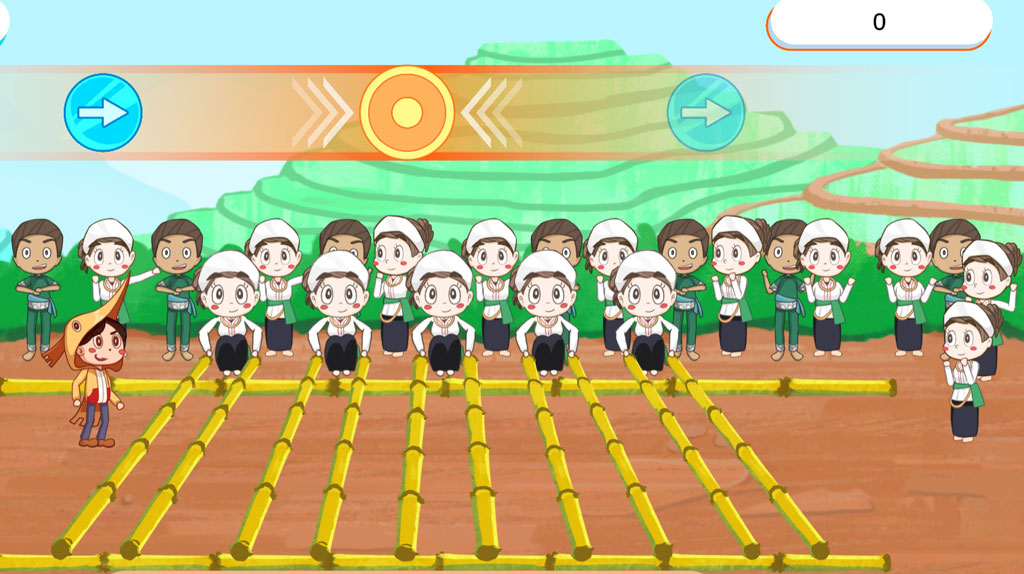Hit the bright blue right-arrow note
The width and height of the screenshot is (1024, 574).
103,113
